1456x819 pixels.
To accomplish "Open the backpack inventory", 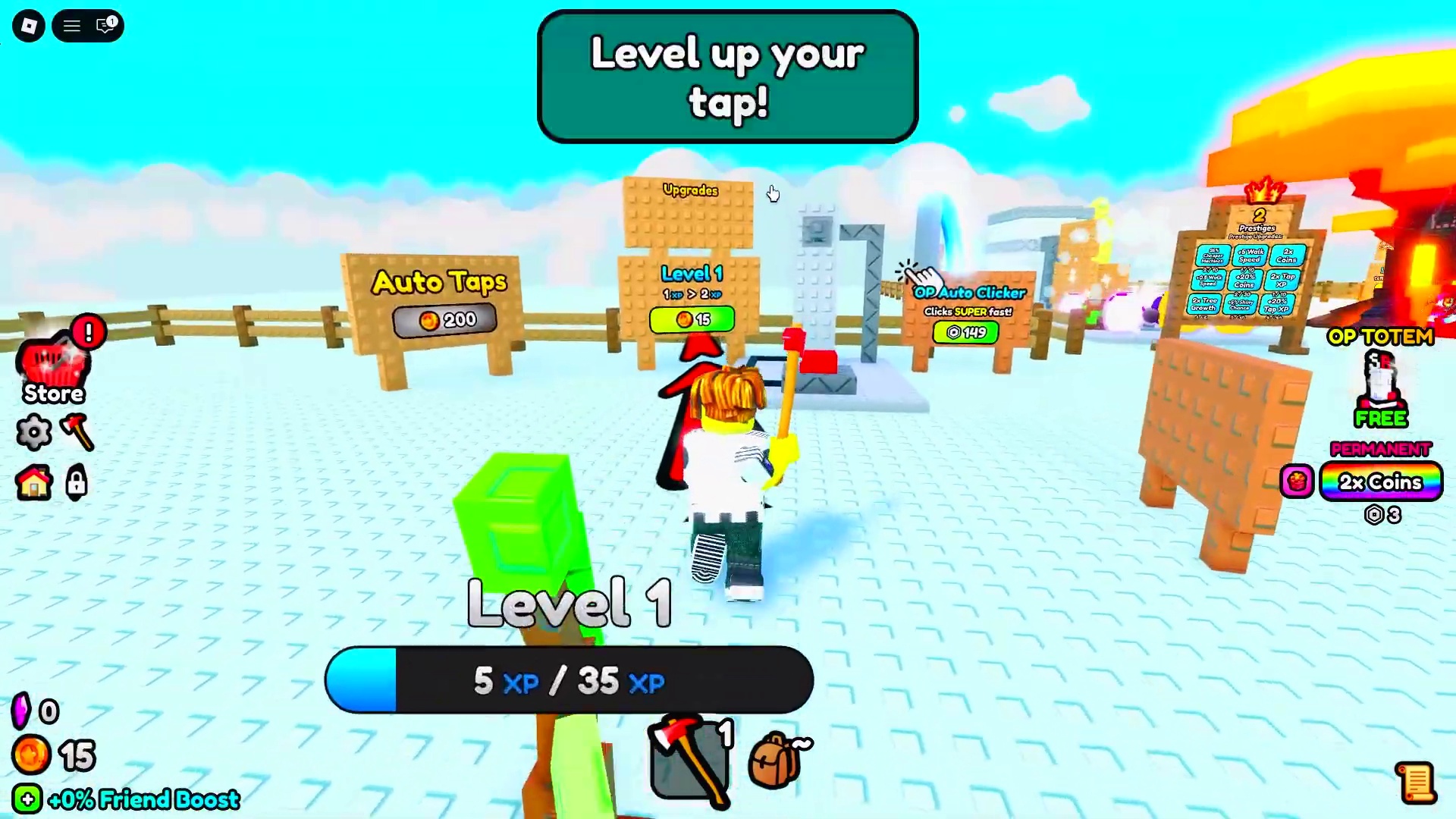I will click(x=775, y=760).
